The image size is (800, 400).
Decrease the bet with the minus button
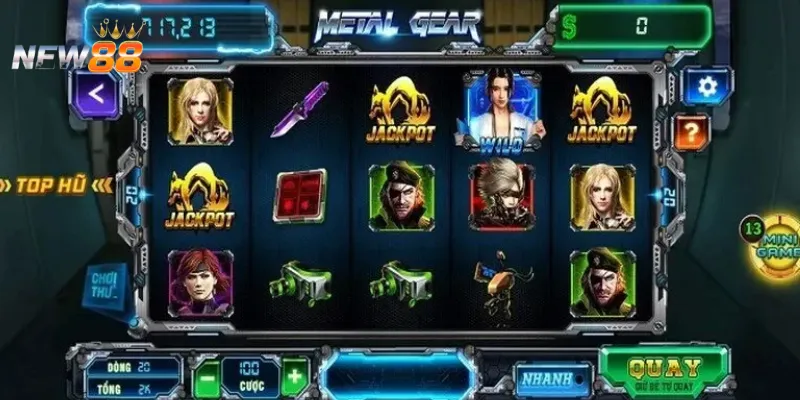pos(204,378)
